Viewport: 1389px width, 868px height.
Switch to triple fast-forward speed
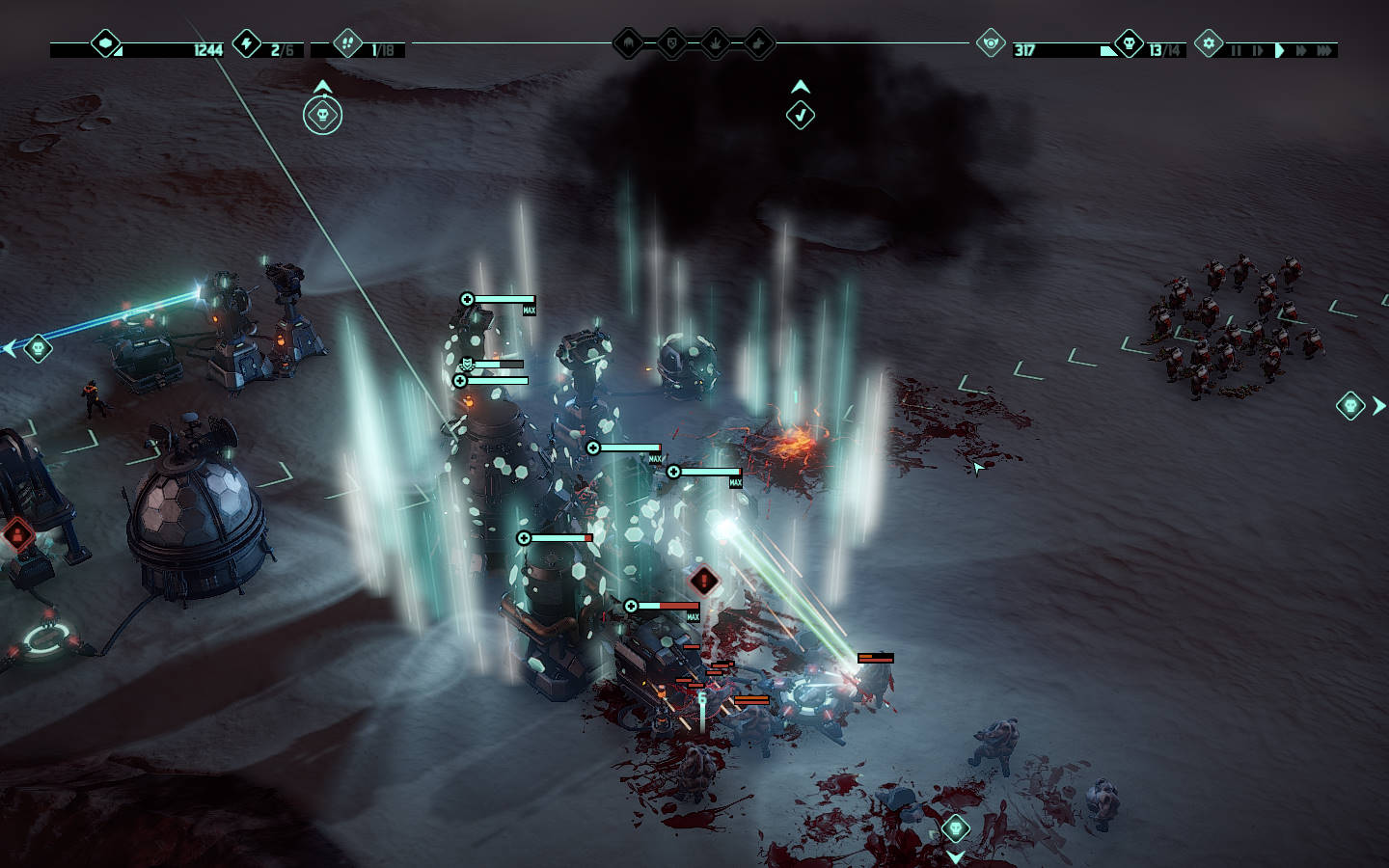click(1325, 50)
